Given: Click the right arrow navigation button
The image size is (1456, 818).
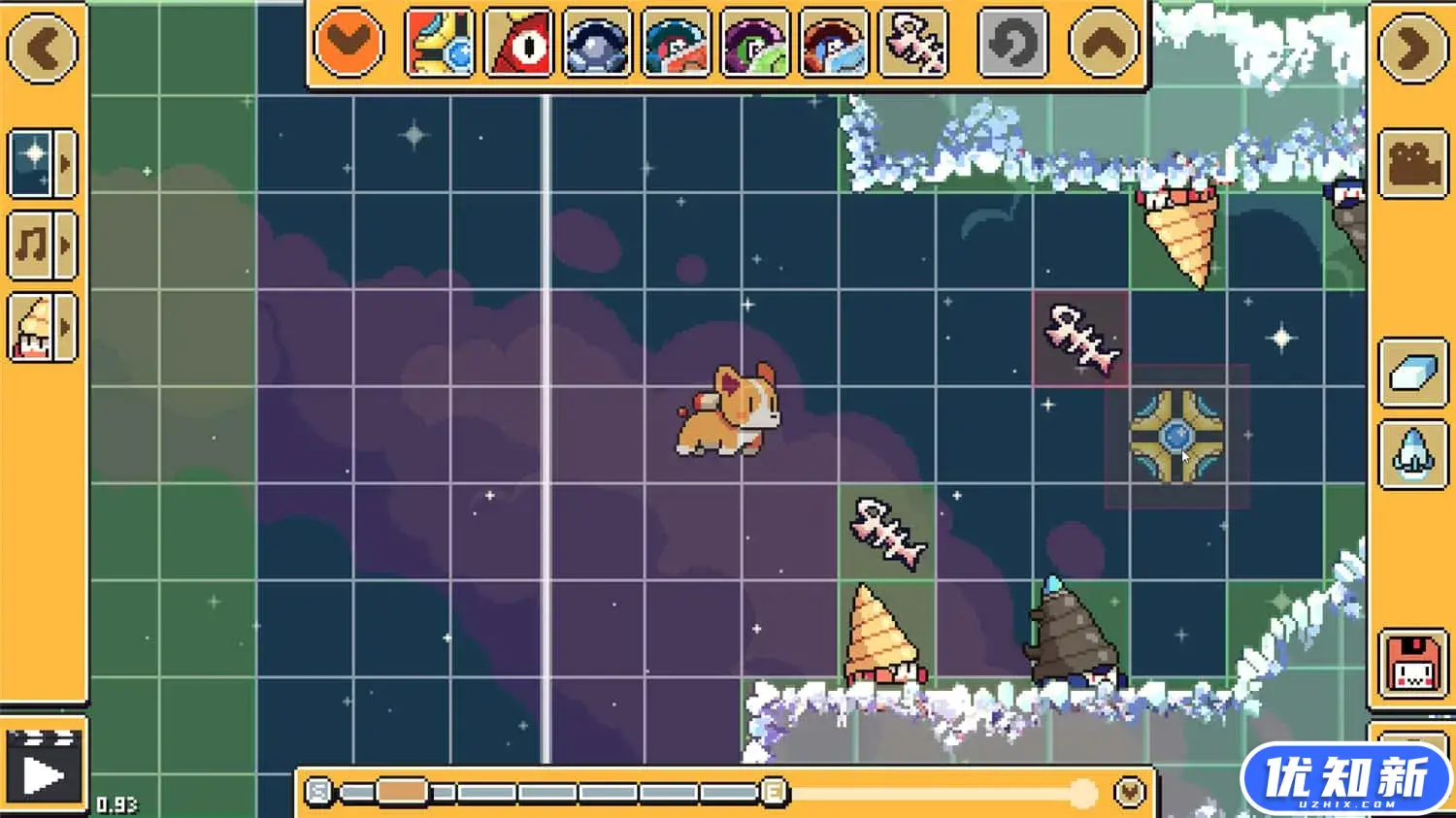Looking at the screenshot, I should click(1412, 47).
